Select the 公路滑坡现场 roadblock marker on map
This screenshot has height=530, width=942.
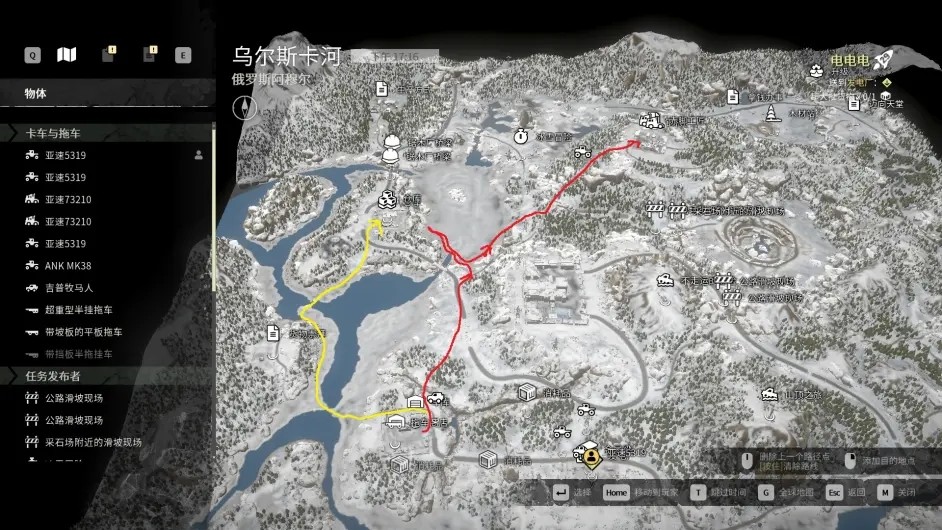point(730,296)
